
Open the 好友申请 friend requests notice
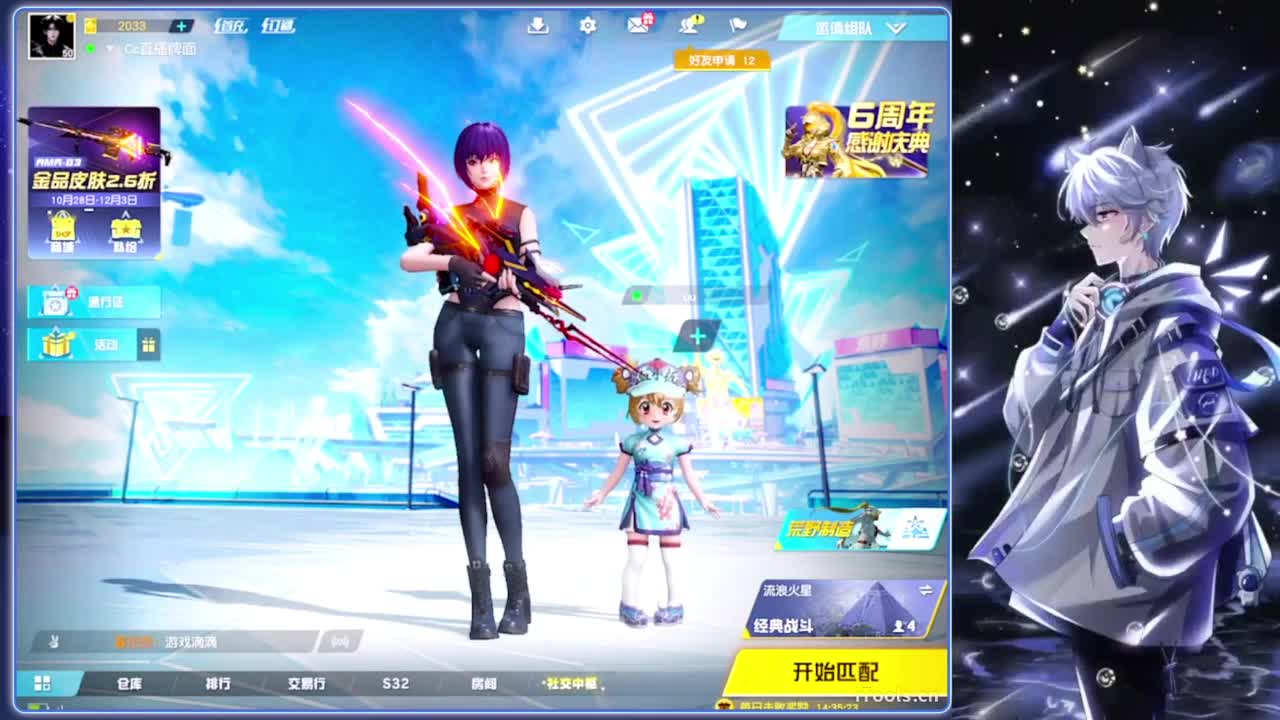(x=720, y=62)
